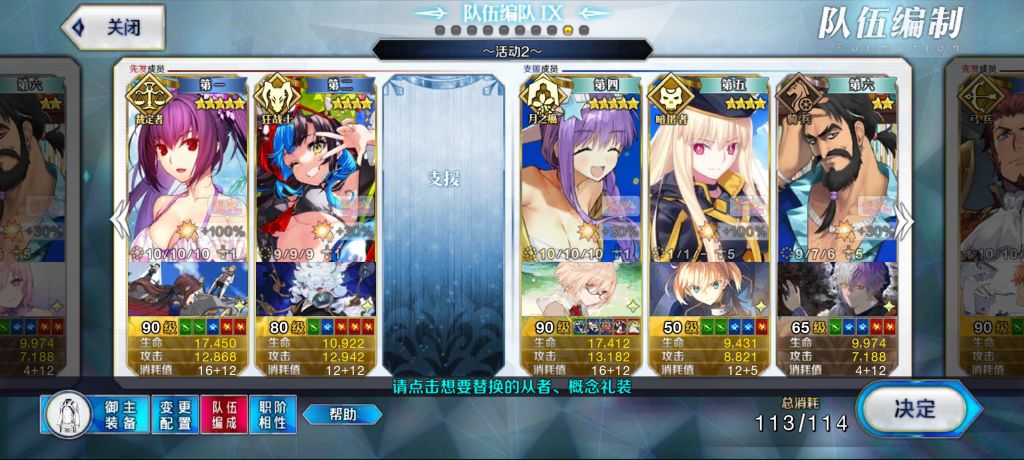Go to next party with right arrow
This screenshot has height=460, width=1024.
click(x=904, y=218)
